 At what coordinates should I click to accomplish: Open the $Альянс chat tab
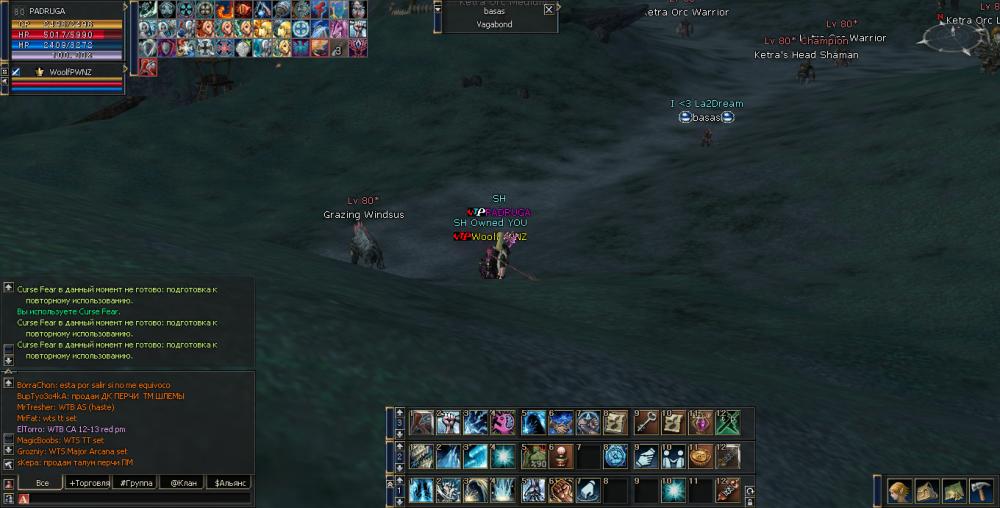(x=228, y=483)
